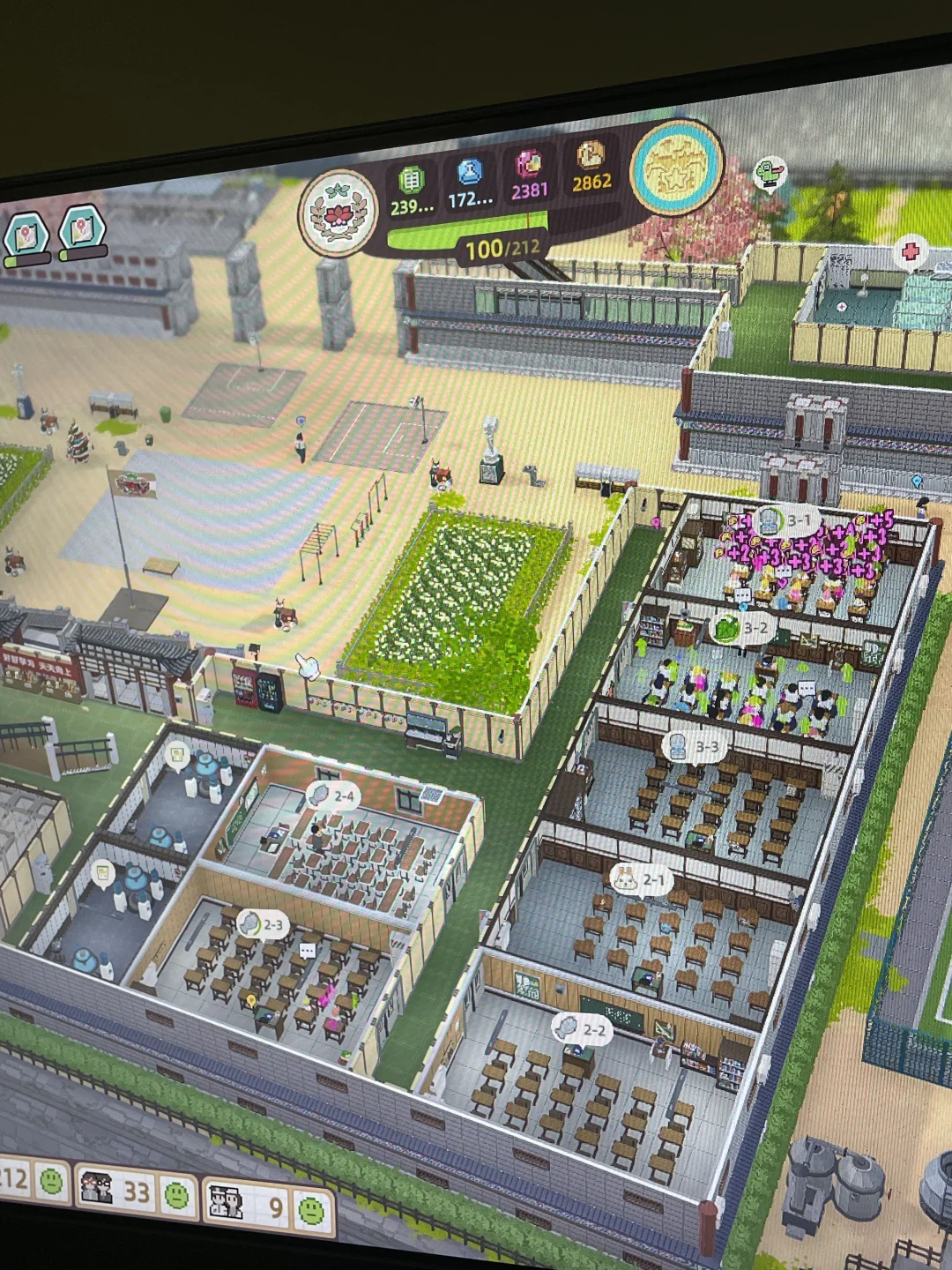
Task: Click the research flask resource icon
Action: (x=469, y=172)
